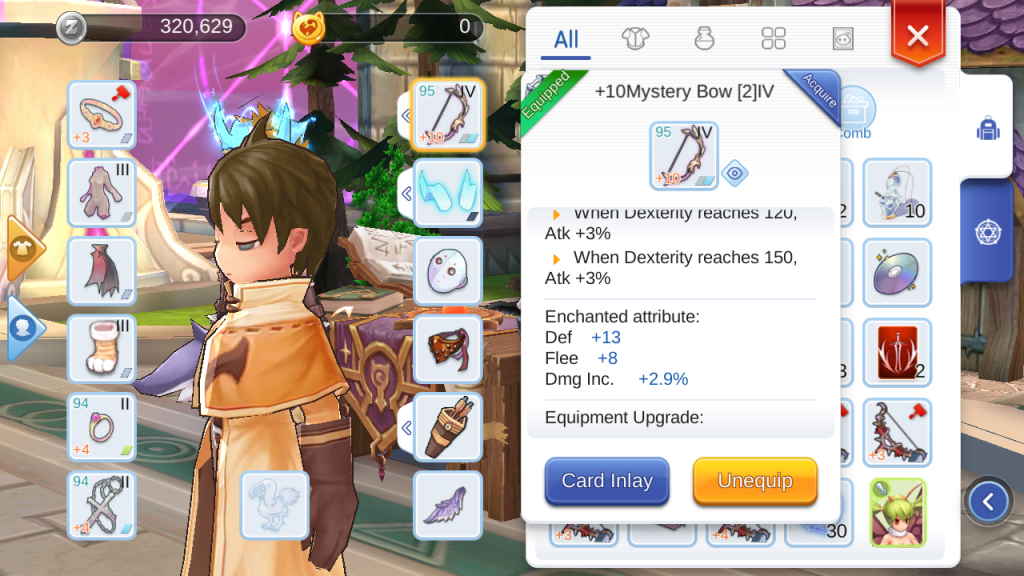The height and width of the screenshot is (576, 1024).
Task: Open the backpack side tab
Action: (x=989, y=129)
